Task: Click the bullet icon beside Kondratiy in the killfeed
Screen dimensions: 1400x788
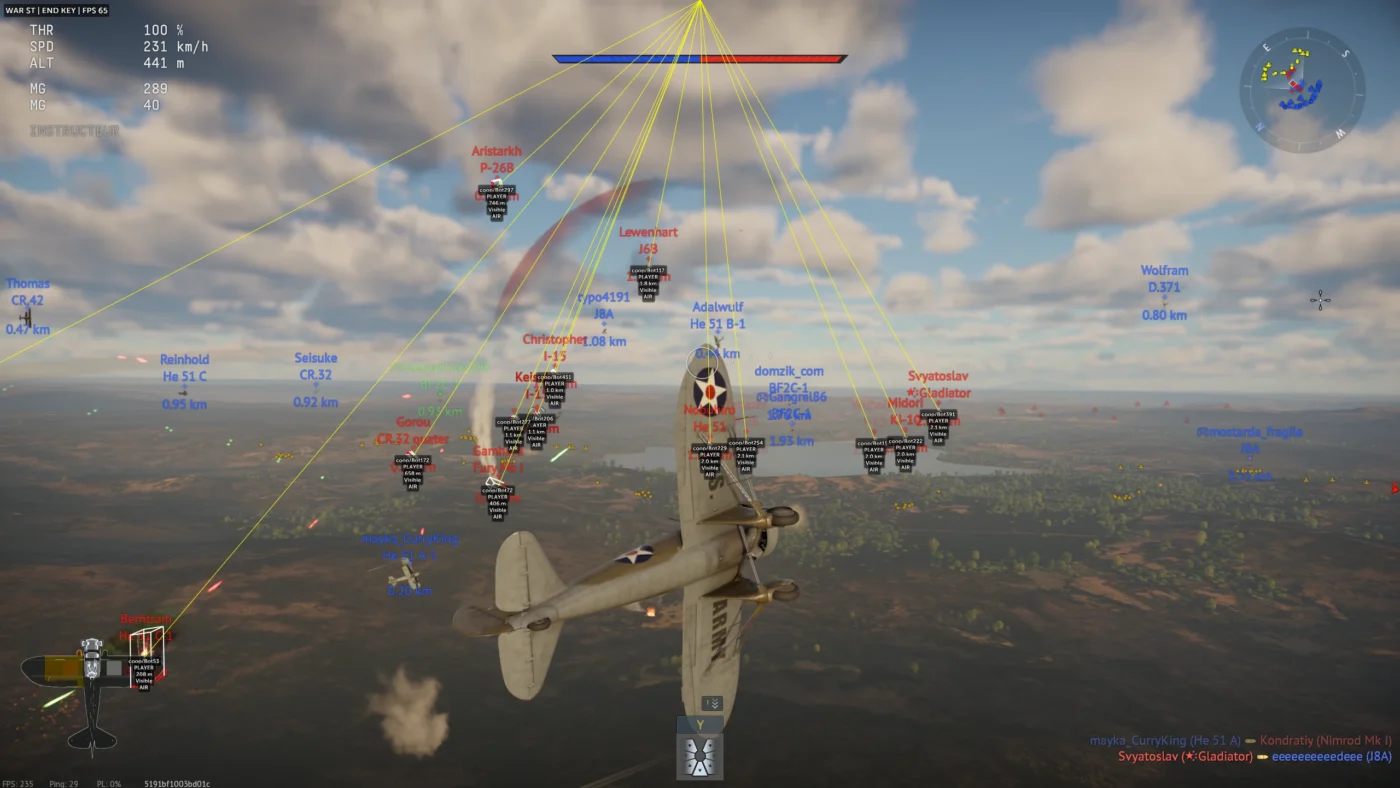Action: [x=1251, y=740]
